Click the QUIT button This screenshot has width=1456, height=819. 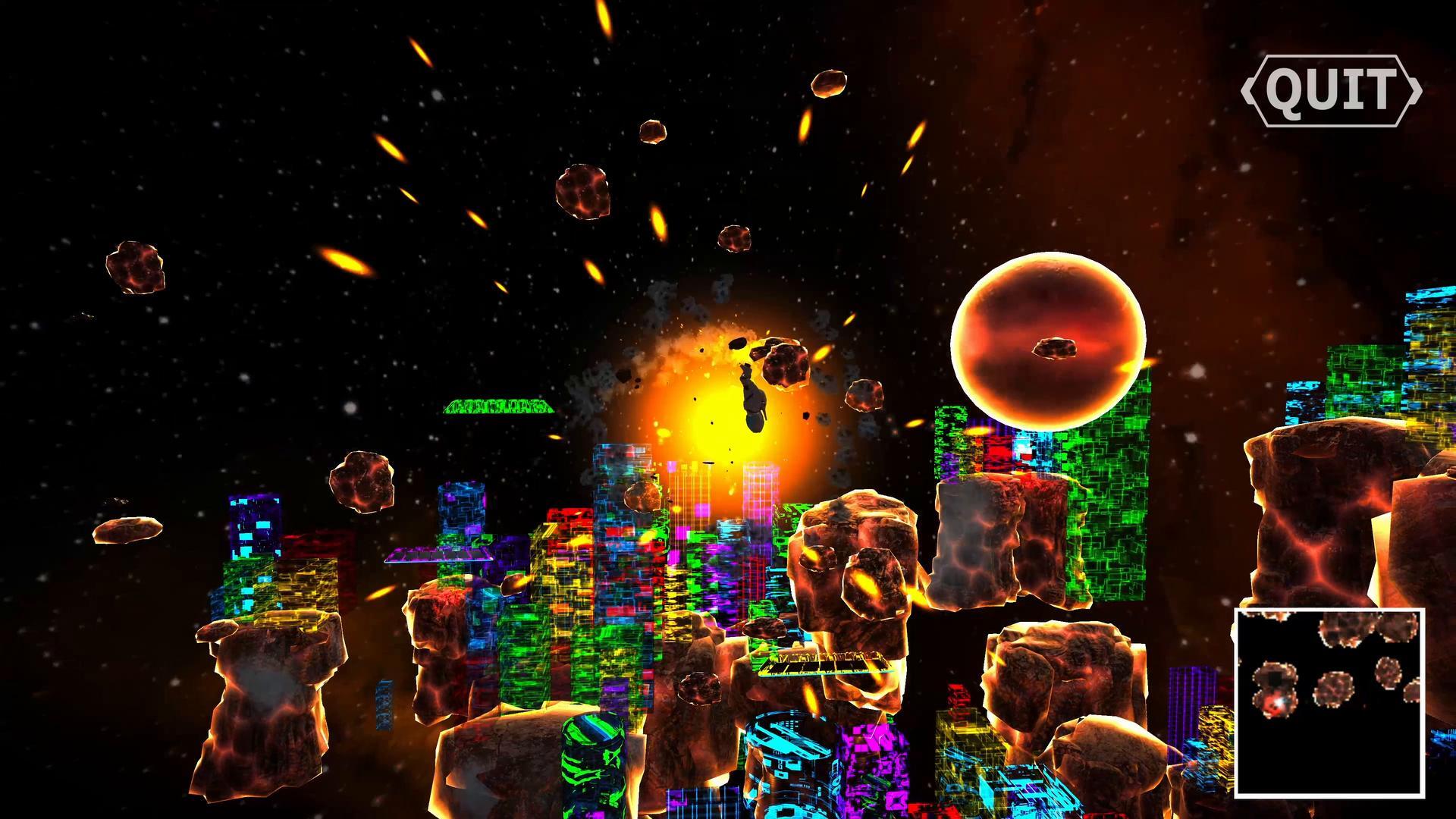(1331, 90)
